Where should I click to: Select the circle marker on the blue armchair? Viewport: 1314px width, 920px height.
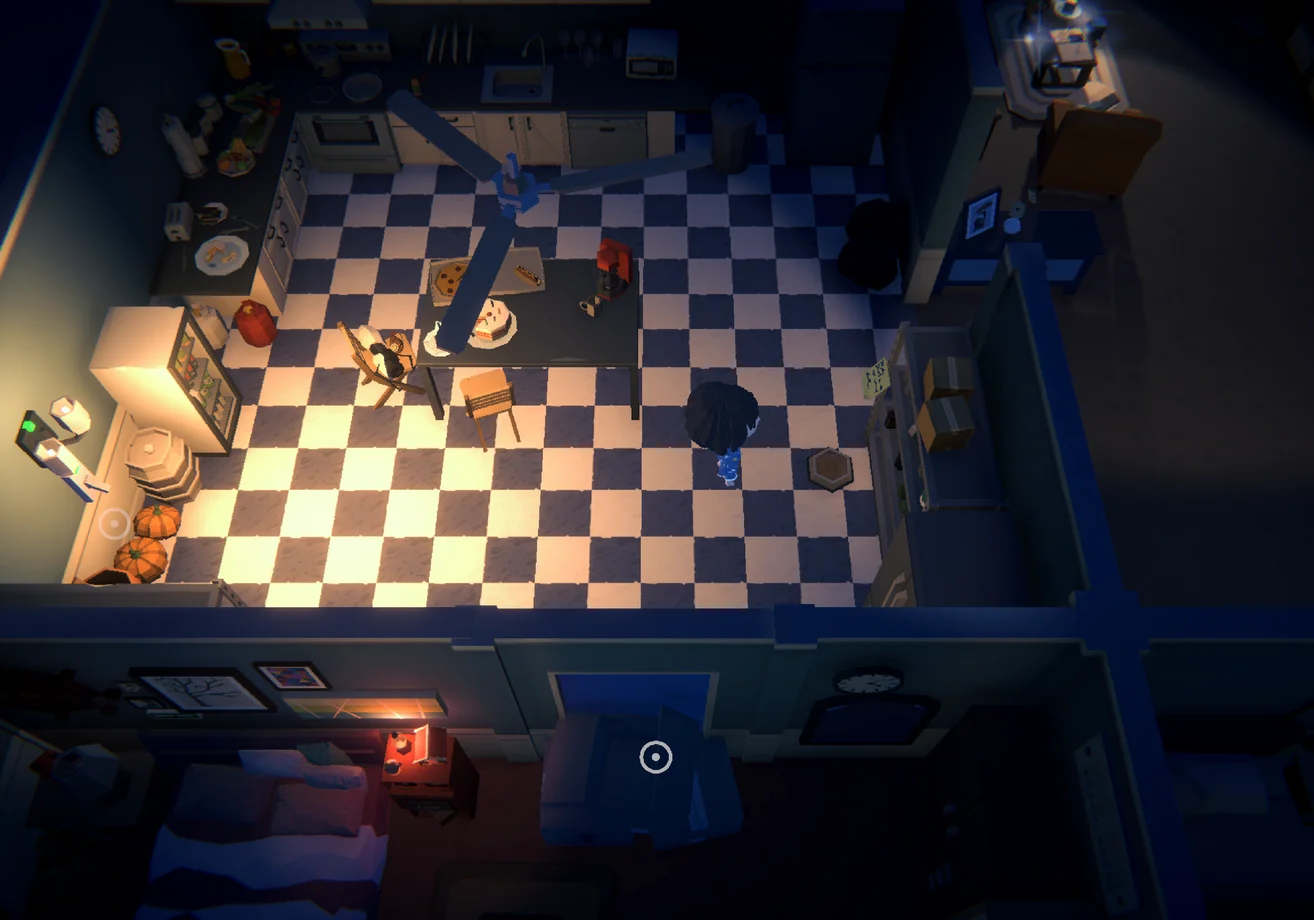[655, 757]
